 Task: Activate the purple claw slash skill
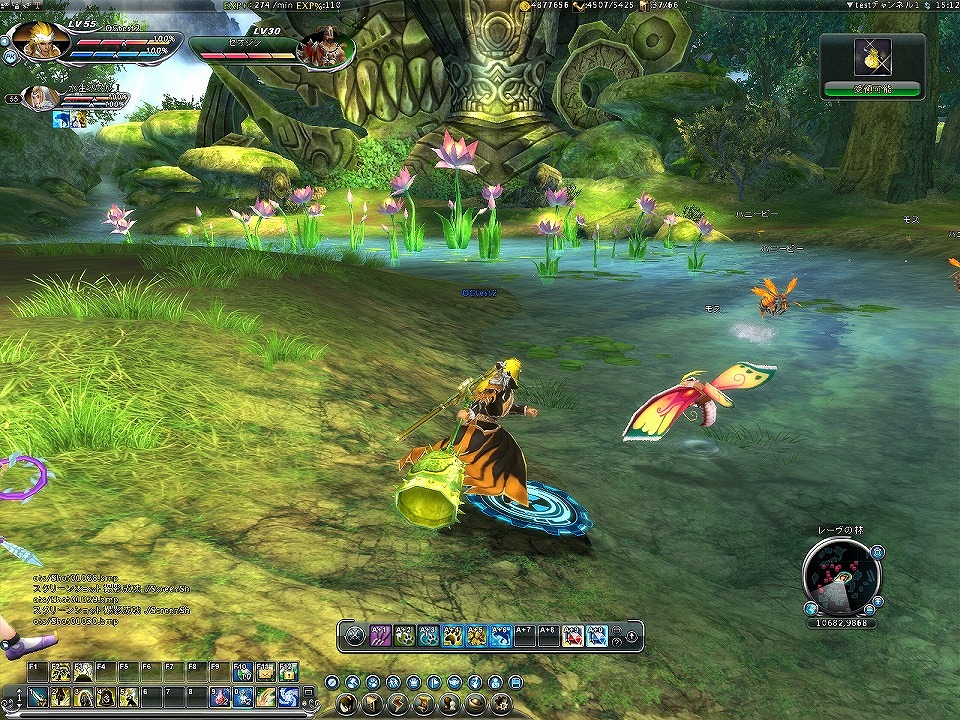[380, 635]
